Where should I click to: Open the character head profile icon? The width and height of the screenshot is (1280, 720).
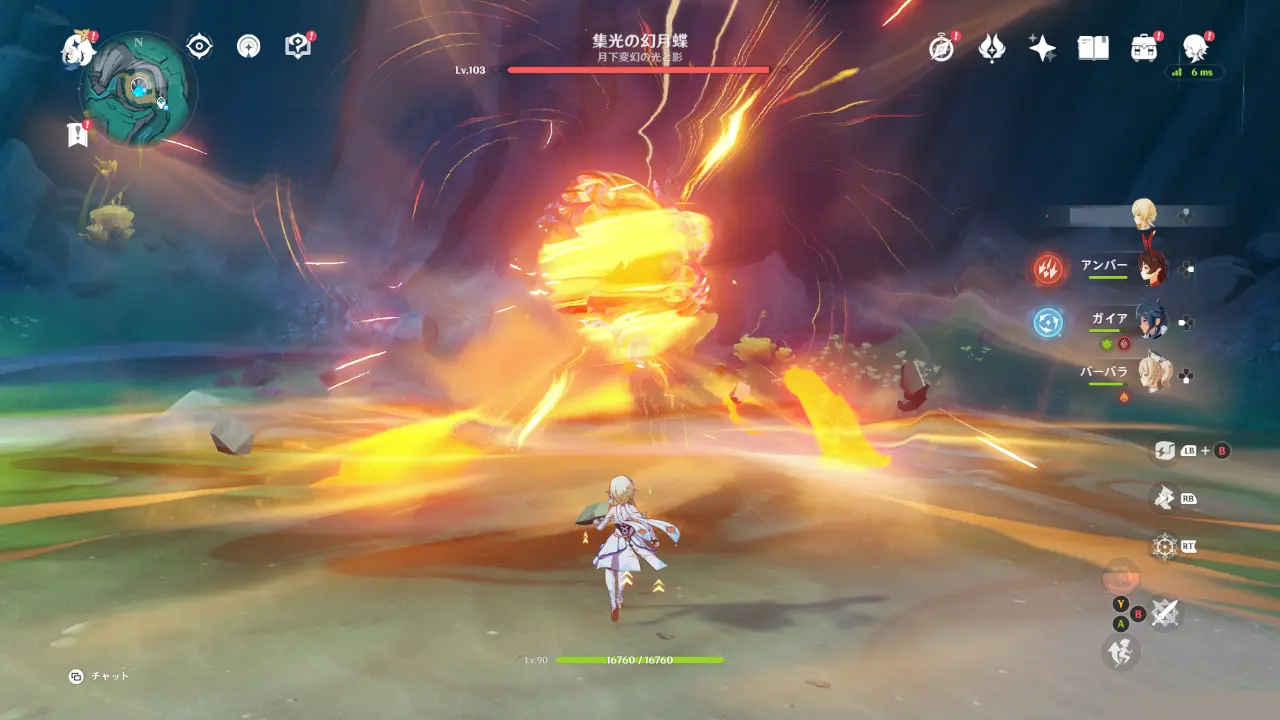[x=1194, y=47]
